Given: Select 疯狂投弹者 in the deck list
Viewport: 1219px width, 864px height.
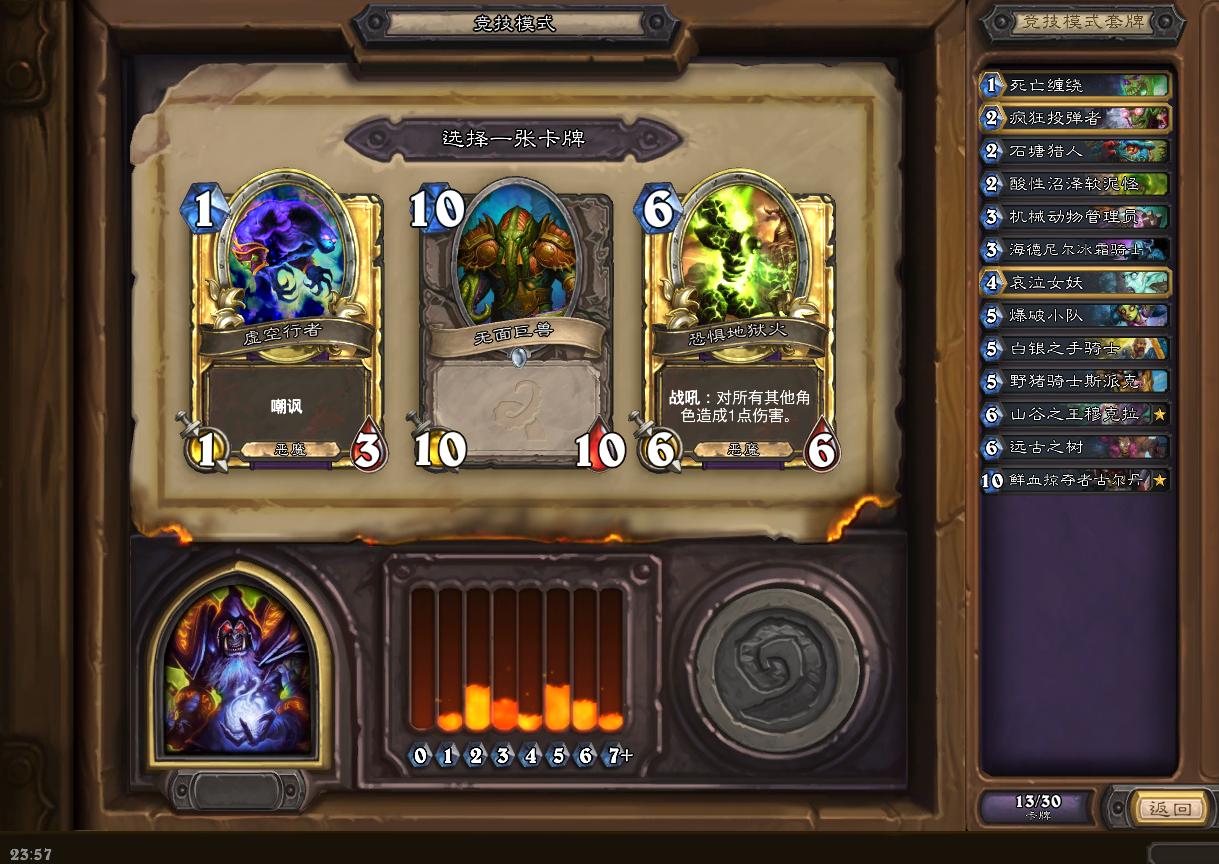Looking at the screenshot, I should tap(1075, 118).
